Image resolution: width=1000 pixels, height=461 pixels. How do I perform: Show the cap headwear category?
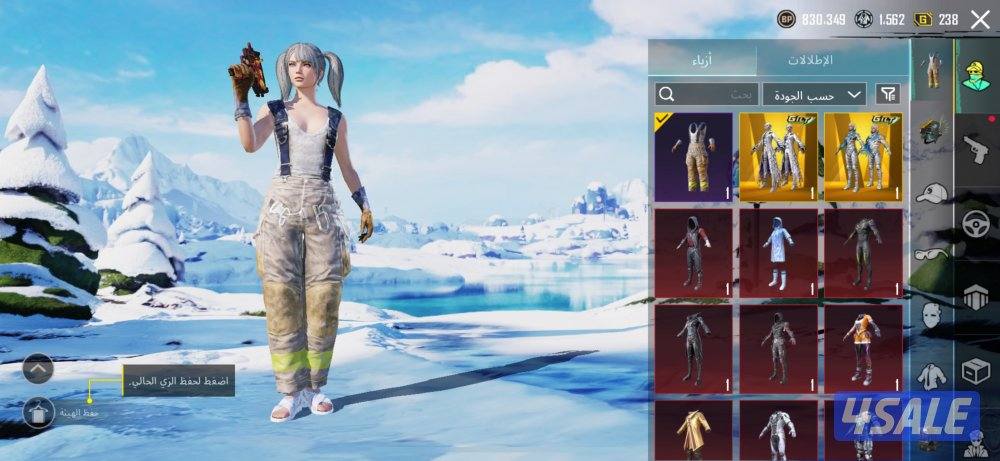coord(931,192)
